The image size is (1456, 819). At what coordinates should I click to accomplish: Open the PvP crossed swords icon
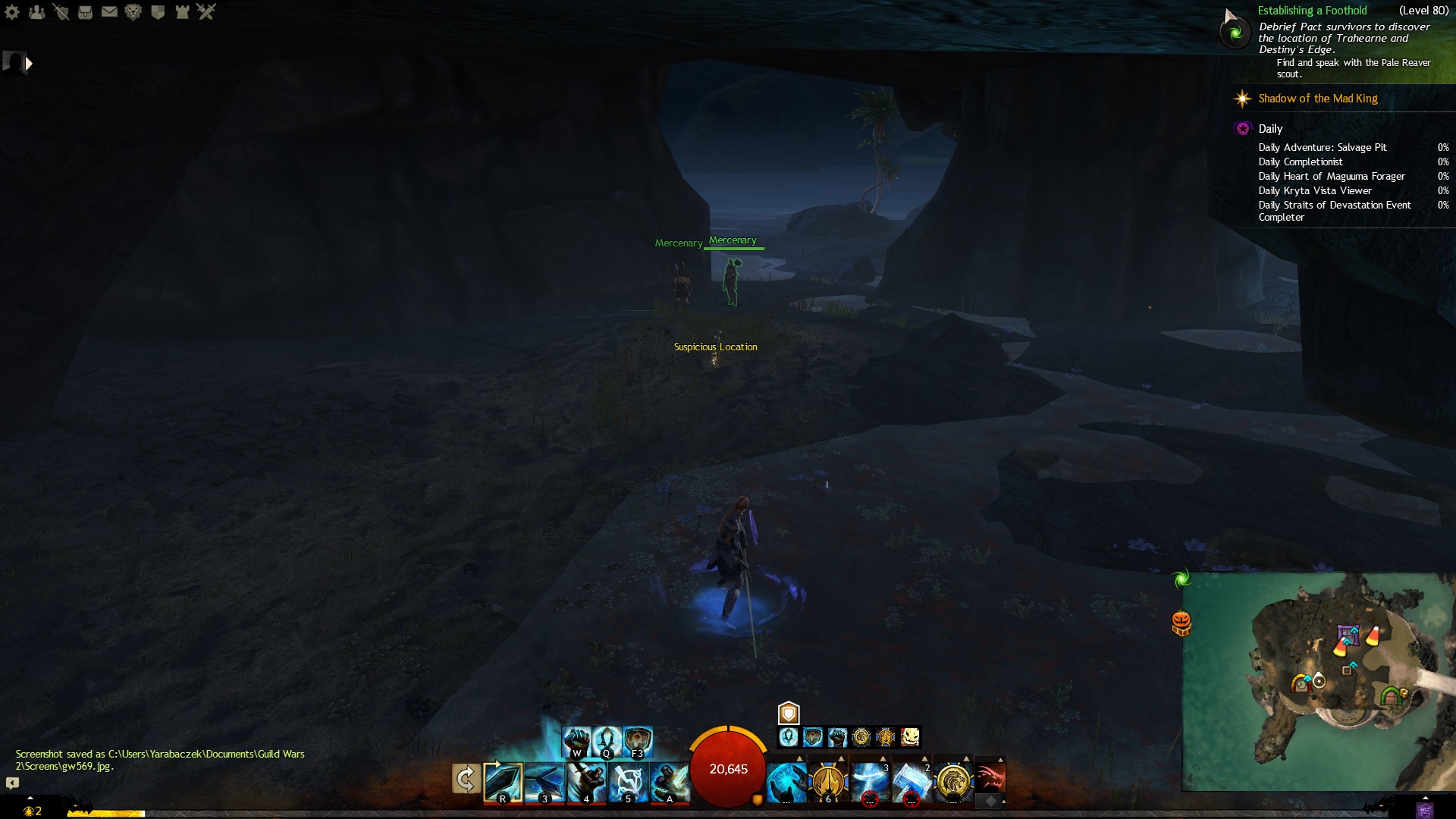[x=206, y=12]
